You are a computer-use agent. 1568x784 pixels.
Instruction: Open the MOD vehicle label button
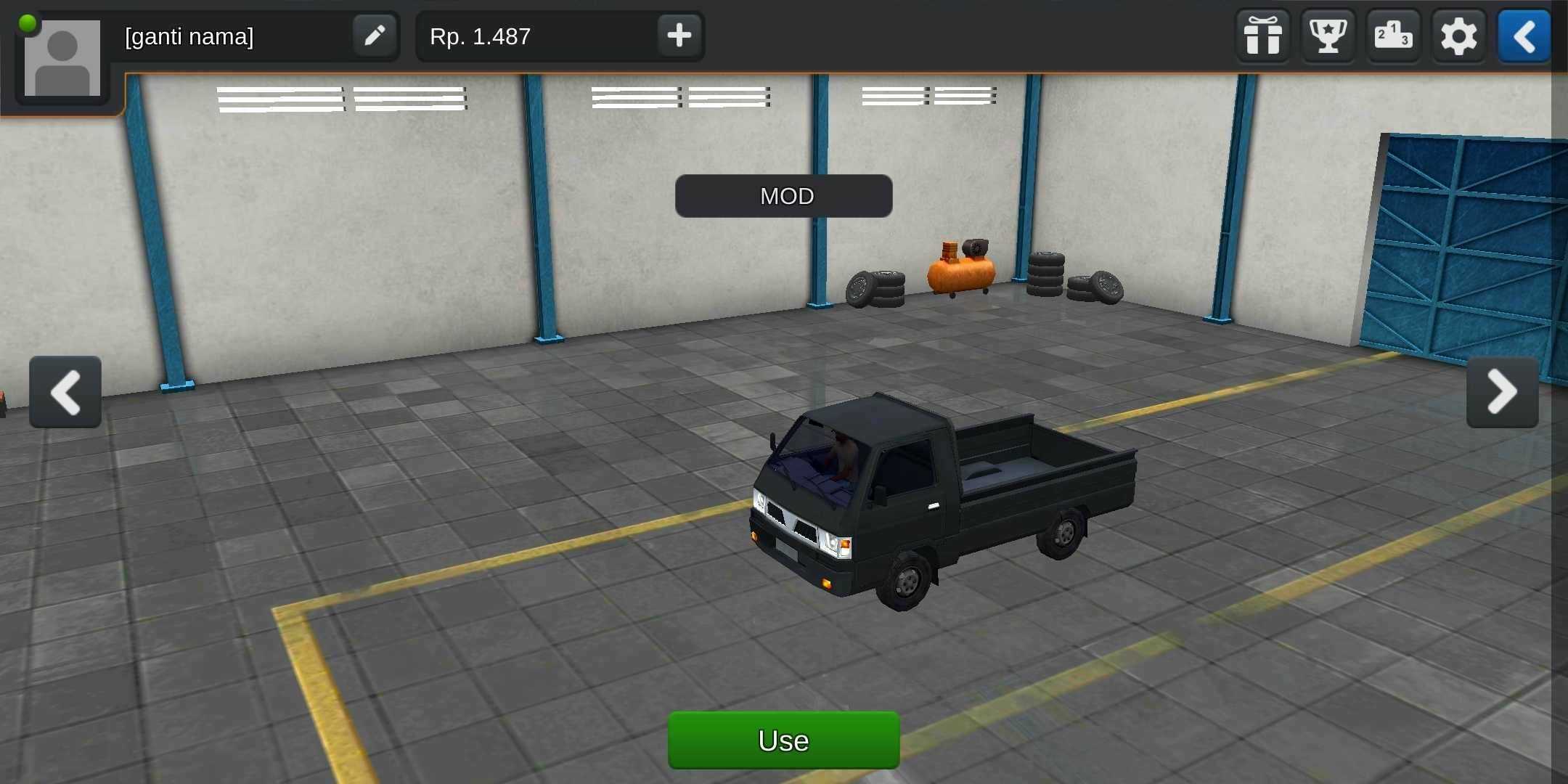783,196
